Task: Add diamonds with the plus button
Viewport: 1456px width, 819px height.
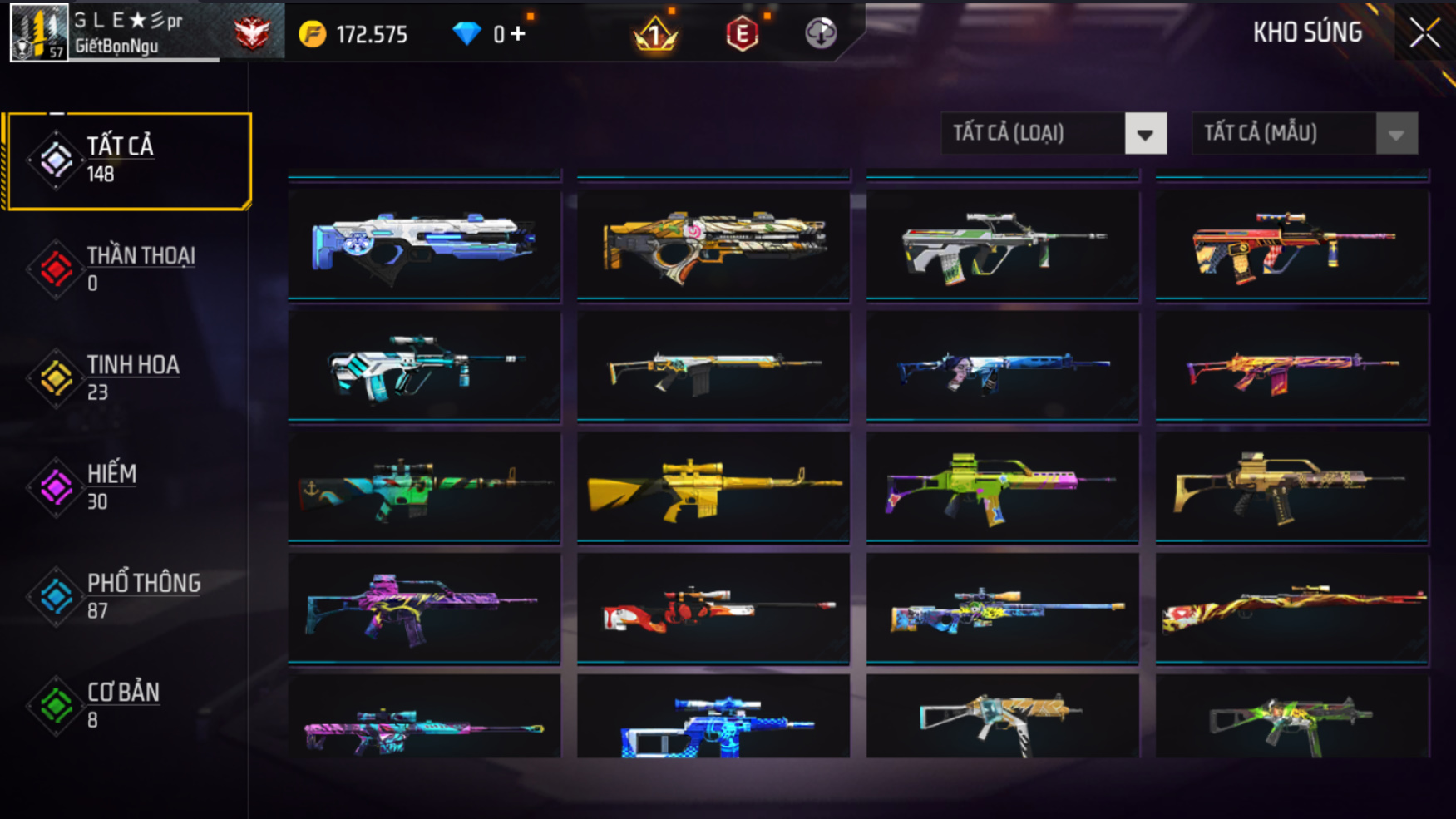Action: point(518,34)
